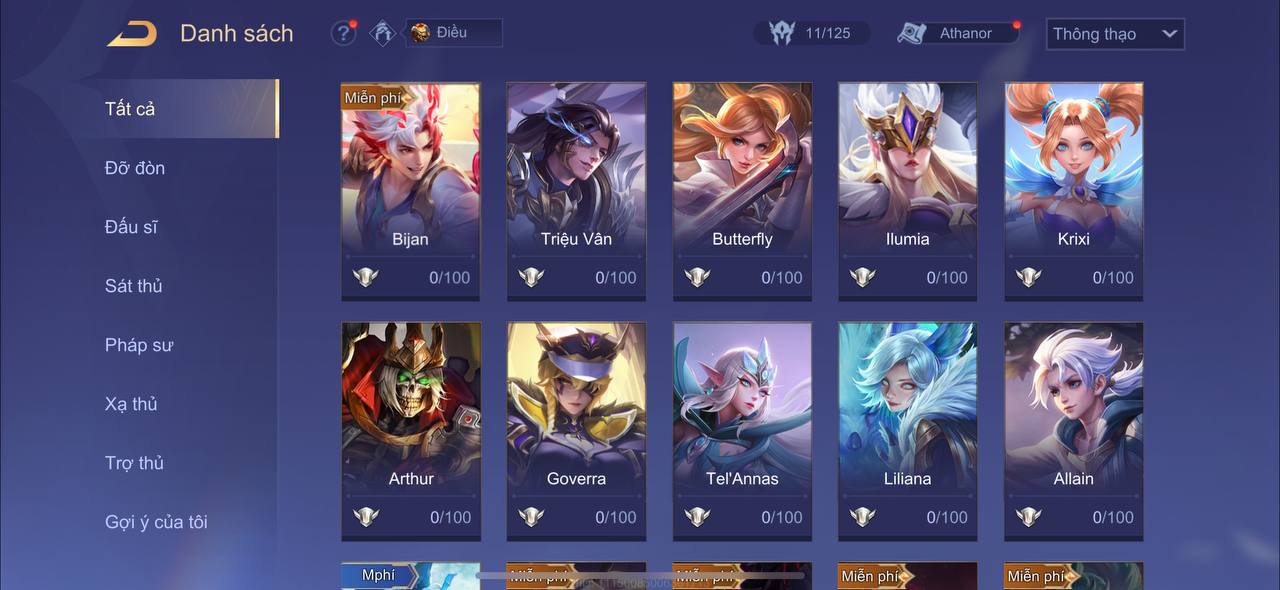The width and height of the screenshot is (1280, 590).
Task: Show the Đấu sĩ hero category
Action: click(131, 227)
